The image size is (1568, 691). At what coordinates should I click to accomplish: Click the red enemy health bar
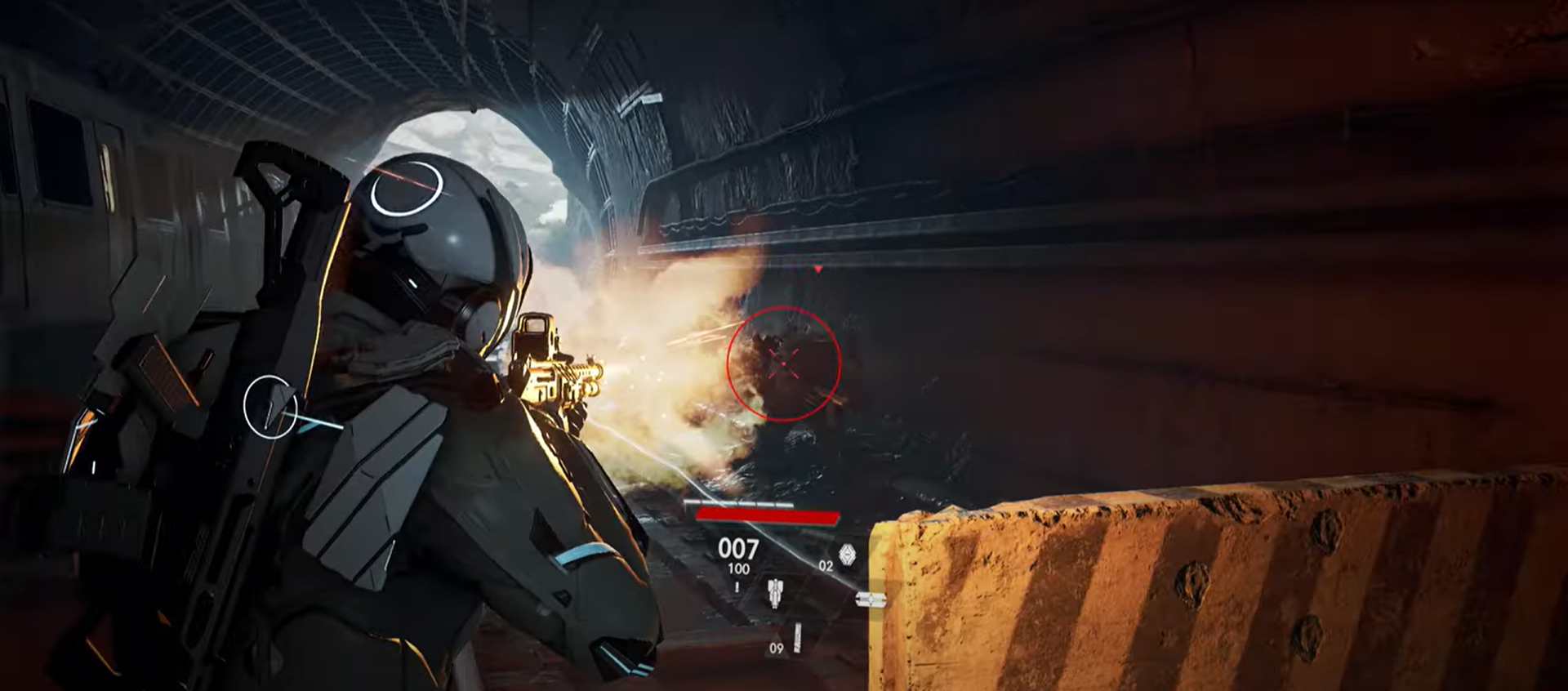tap(768, 515)
